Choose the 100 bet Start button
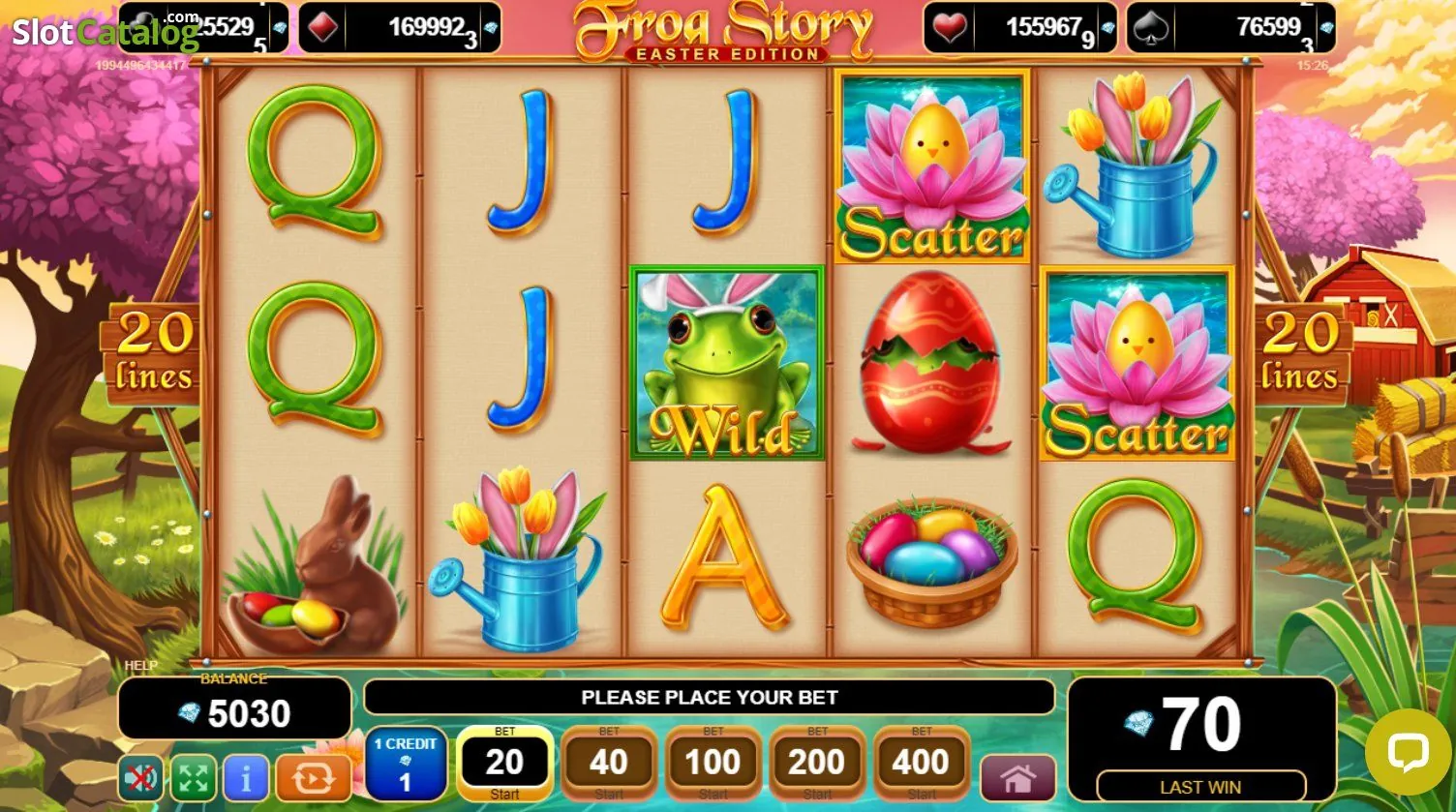 pyautogui.click(x=713, y=765)
